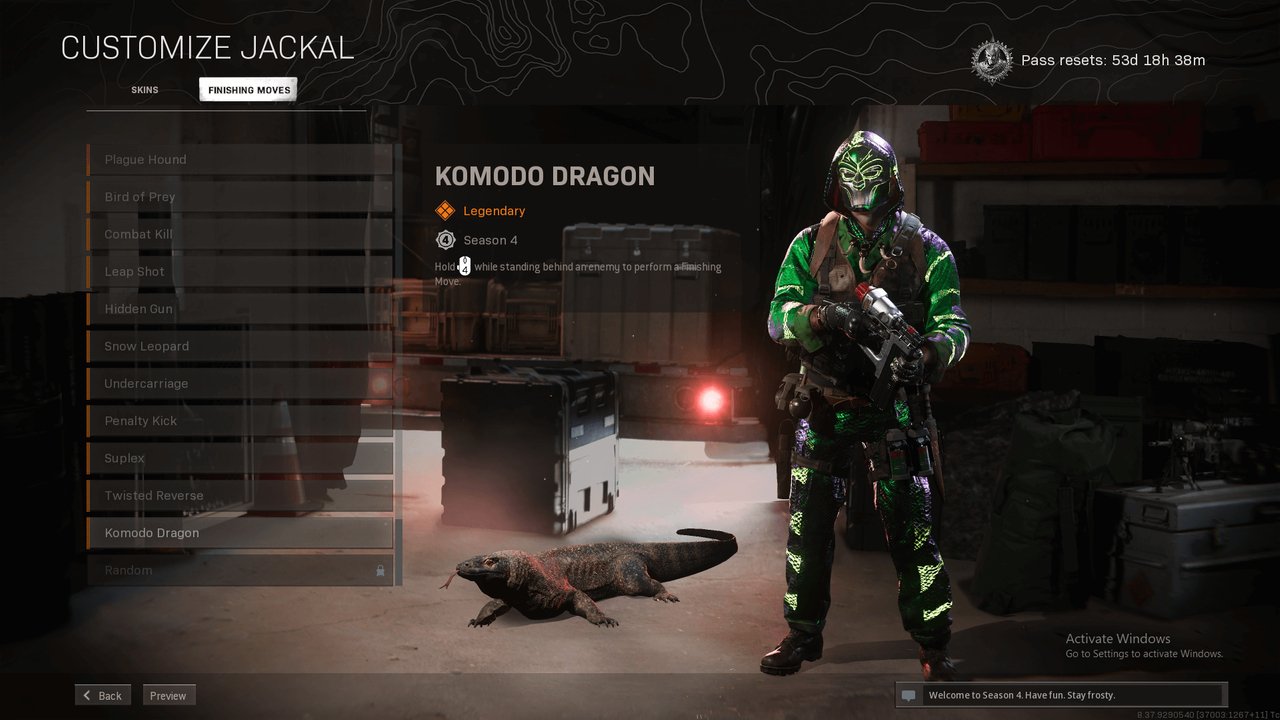Select the Plague Hound finishing move

coord(240,160)
